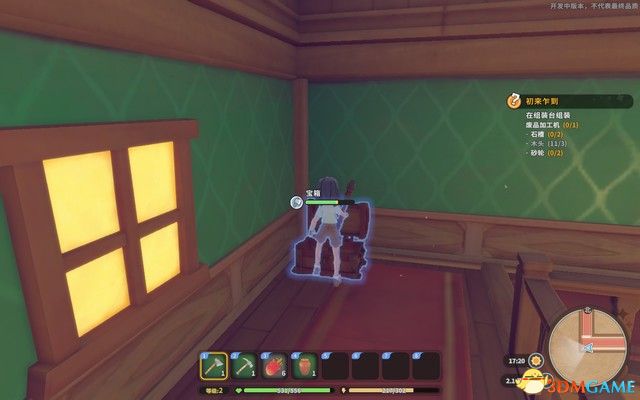640x400 pixels.
Task: Choose the red fruit hotbar slot
Action: 275,366
